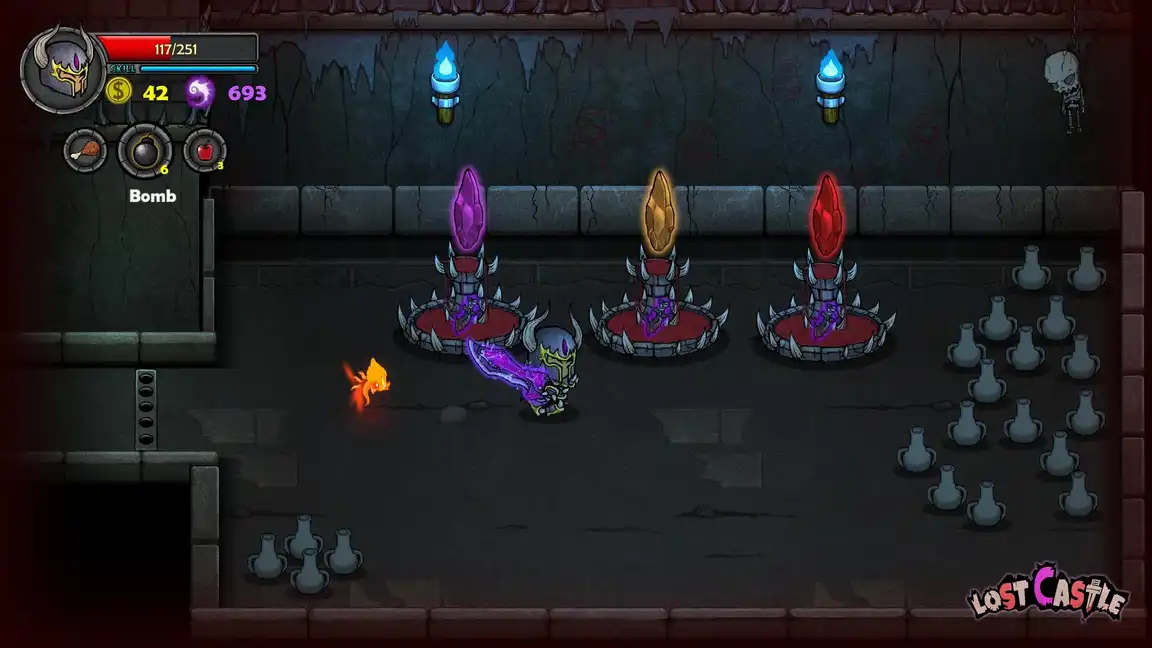Screen dimensions: 1152x648
Task: Pick the red apple item slot
Action: coord(204,151)
